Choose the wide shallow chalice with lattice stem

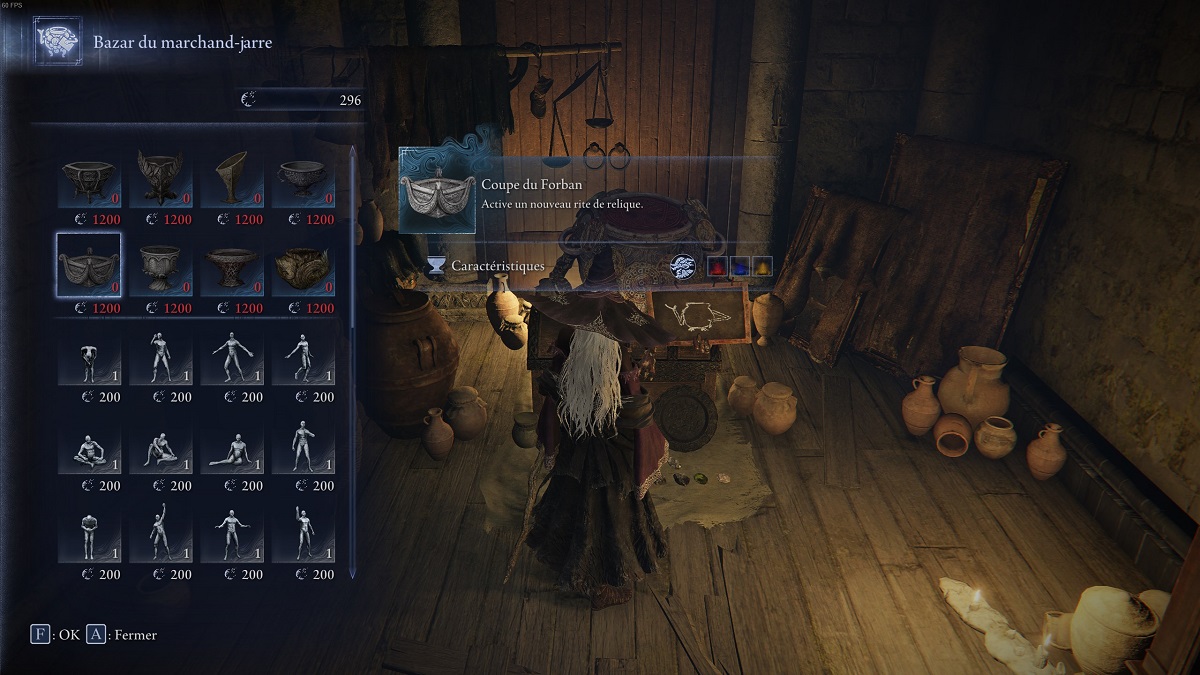tap(232, 265)
